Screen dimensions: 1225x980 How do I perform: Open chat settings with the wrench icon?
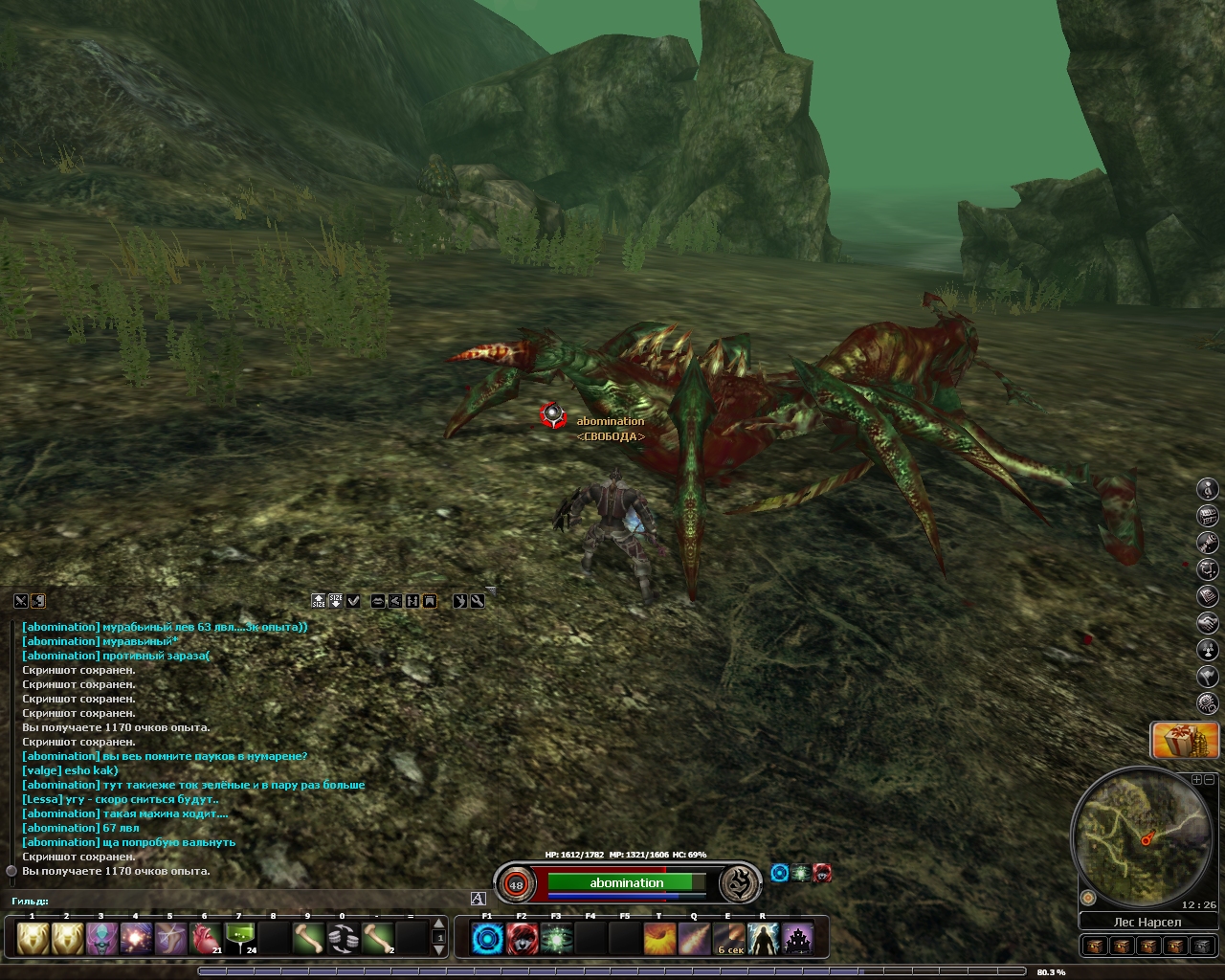pos(477,601)
